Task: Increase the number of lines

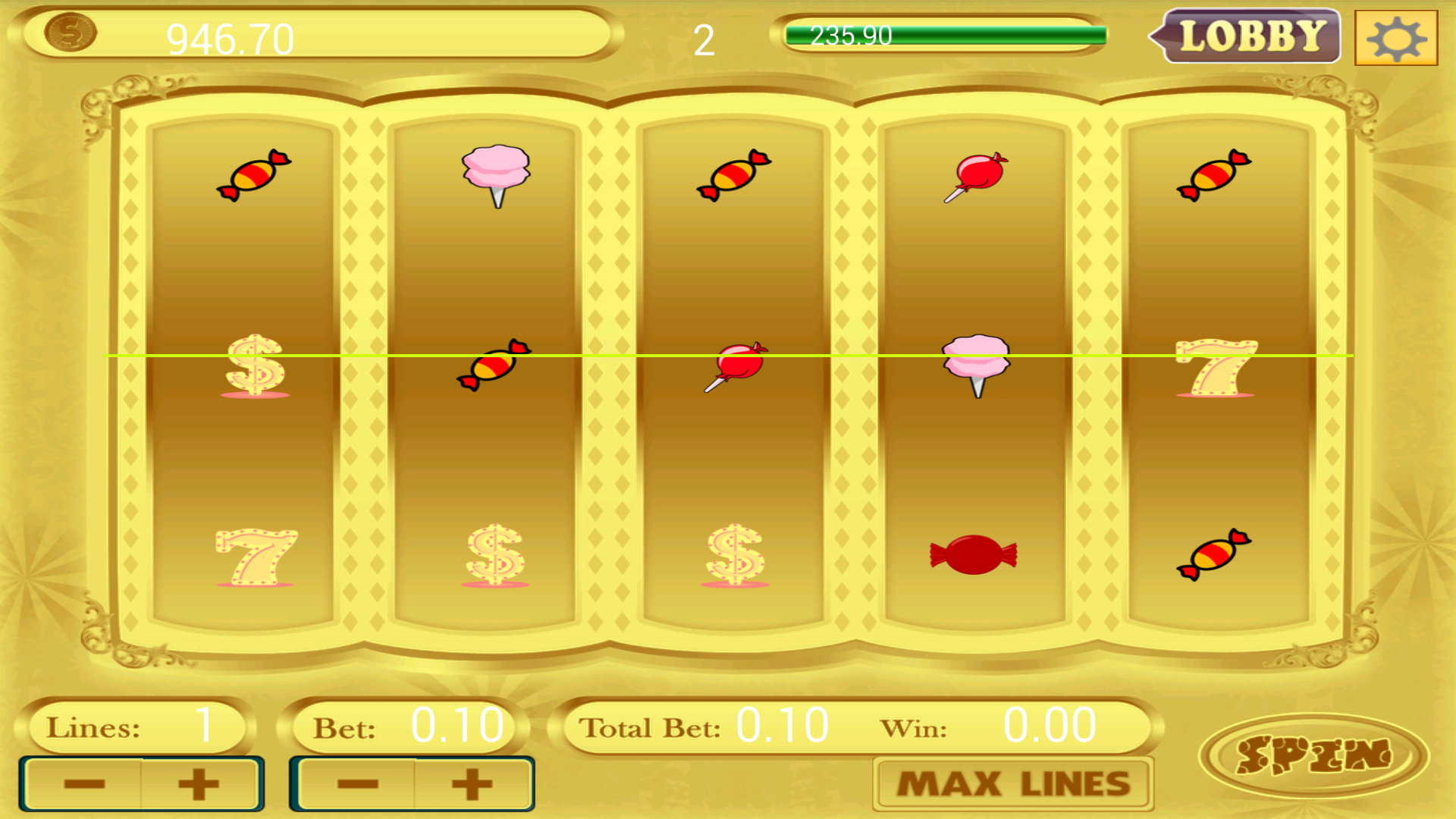Action: pos(196,783)
